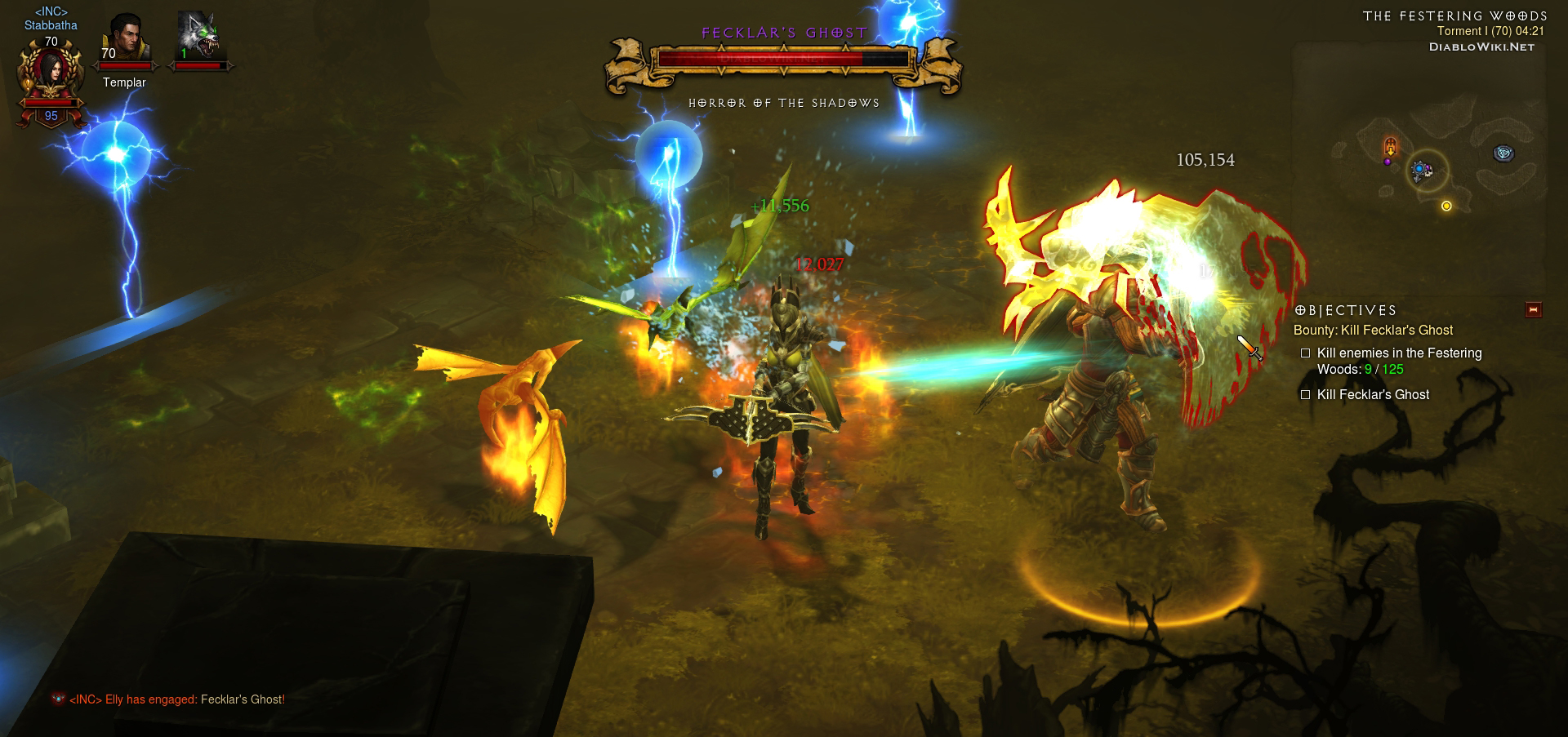
Task: Select the Kill Fecklar's Ghost bounty title
Action: click(x=1373, y=331)
